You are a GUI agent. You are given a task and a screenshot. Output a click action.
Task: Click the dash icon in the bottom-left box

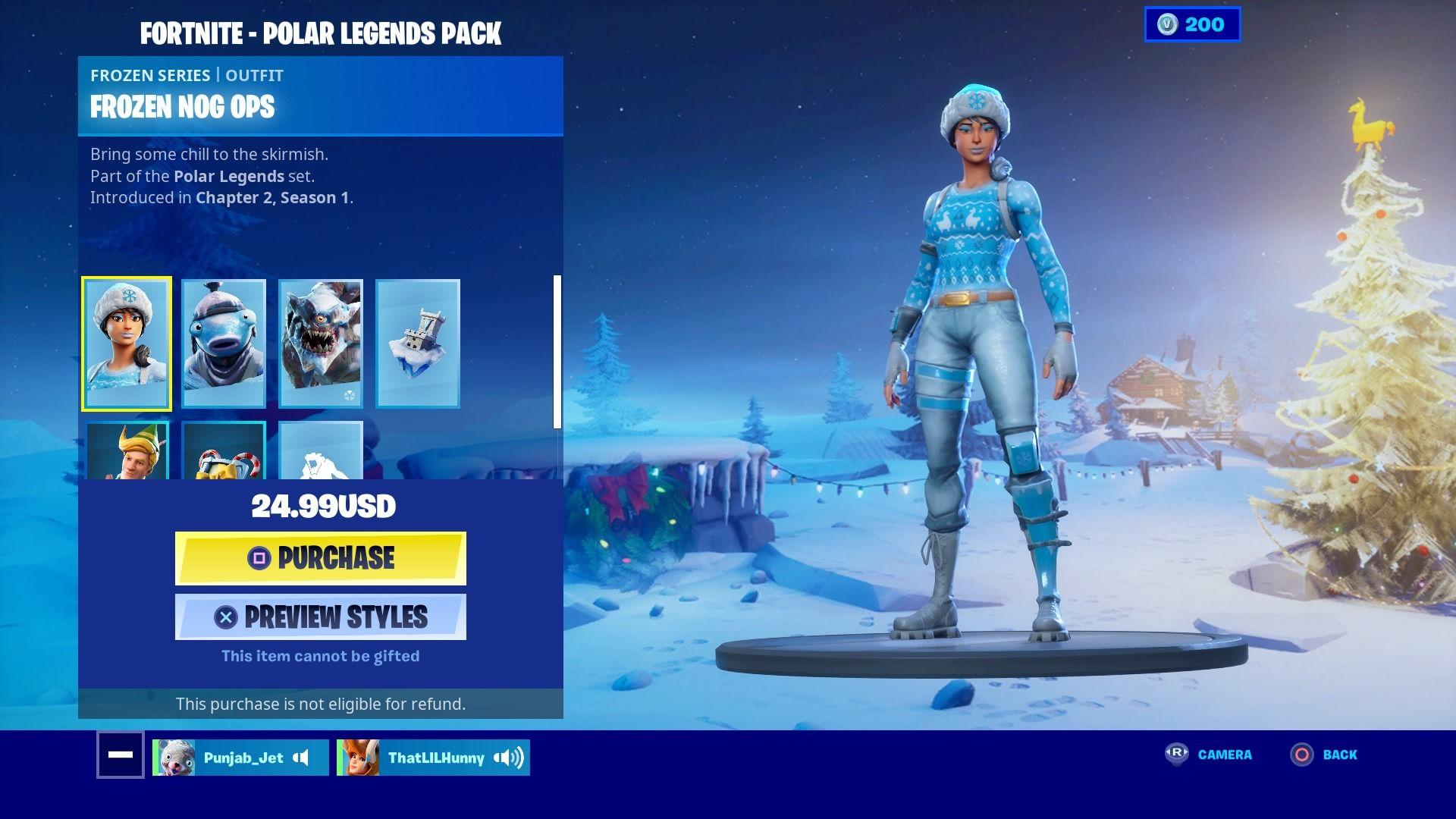[x=120, y=755]
